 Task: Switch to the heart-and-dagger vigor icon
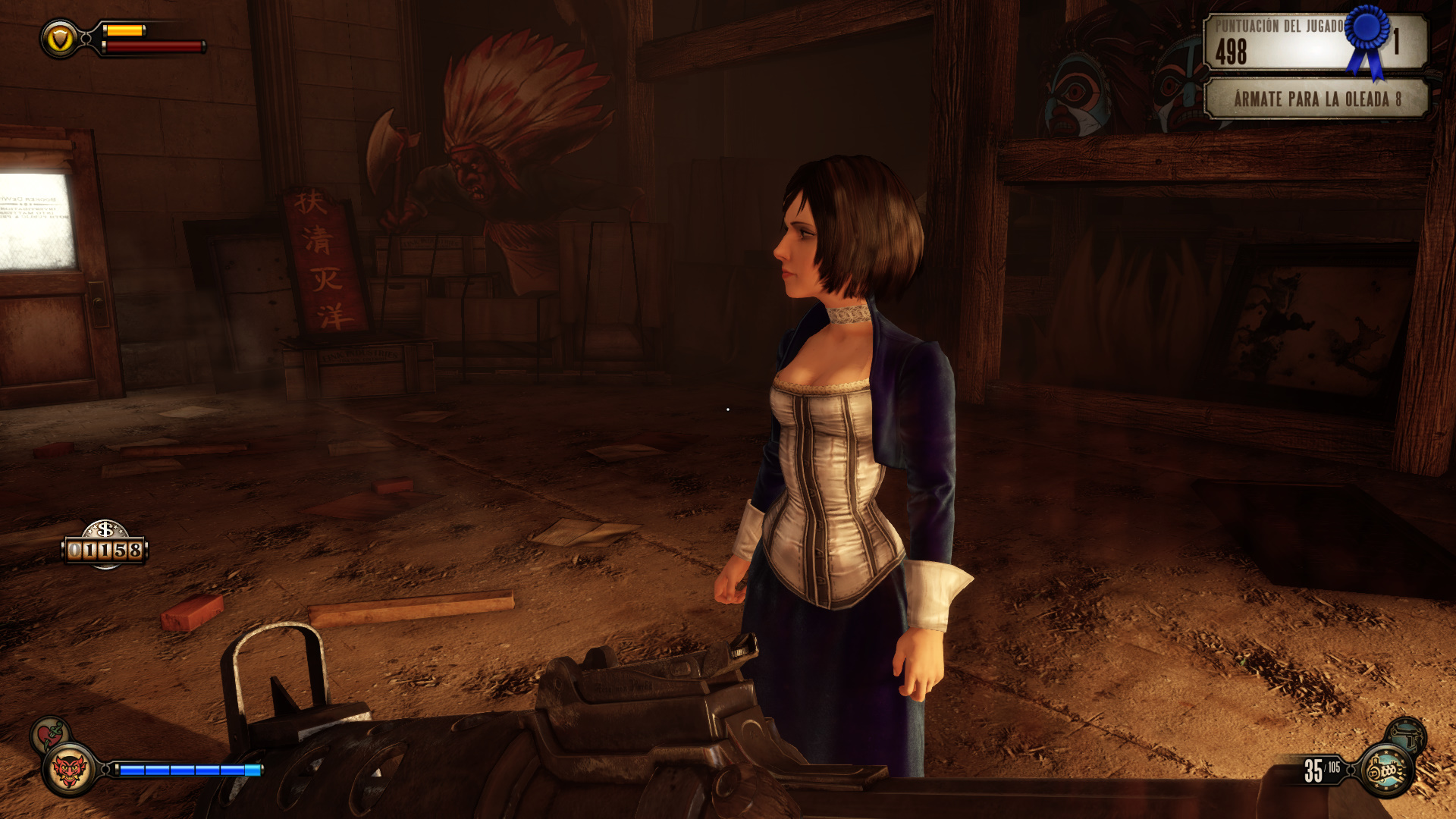click(50, 734)
